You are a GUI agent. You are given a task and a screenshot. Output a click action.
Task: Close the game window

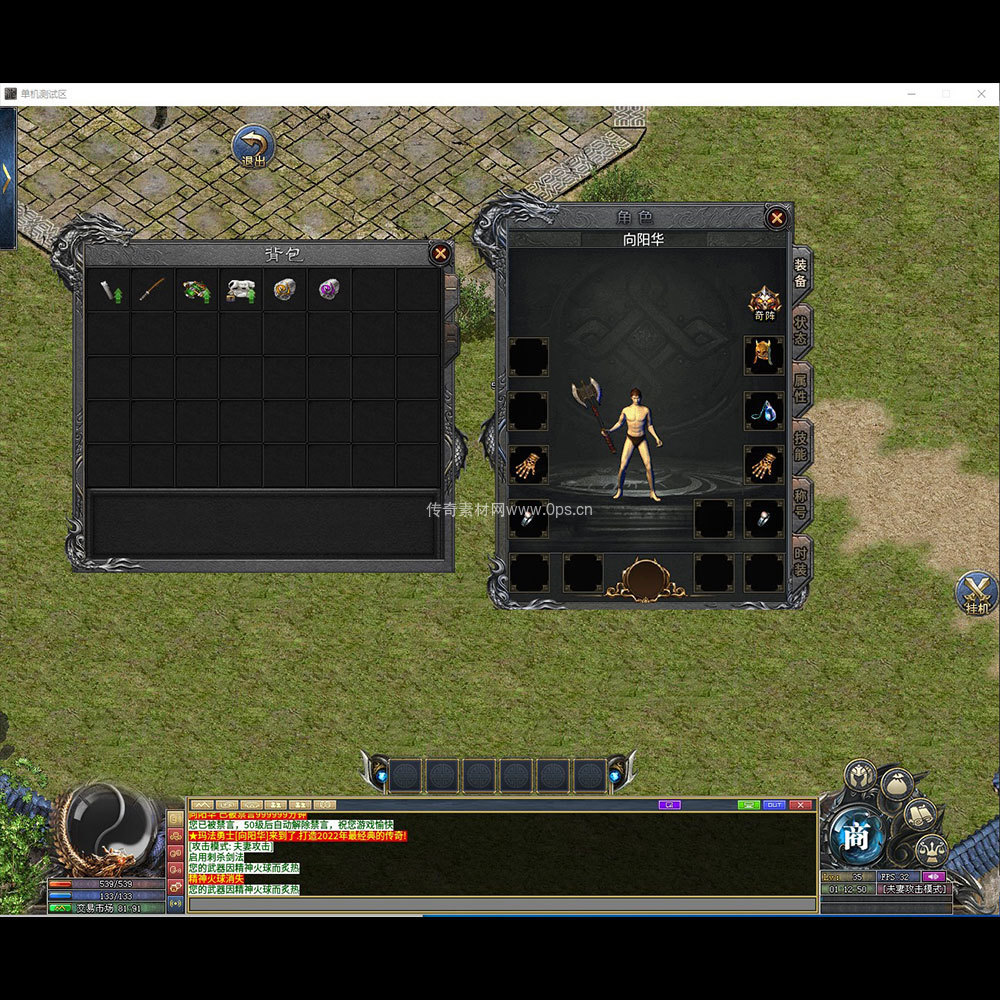981,93
